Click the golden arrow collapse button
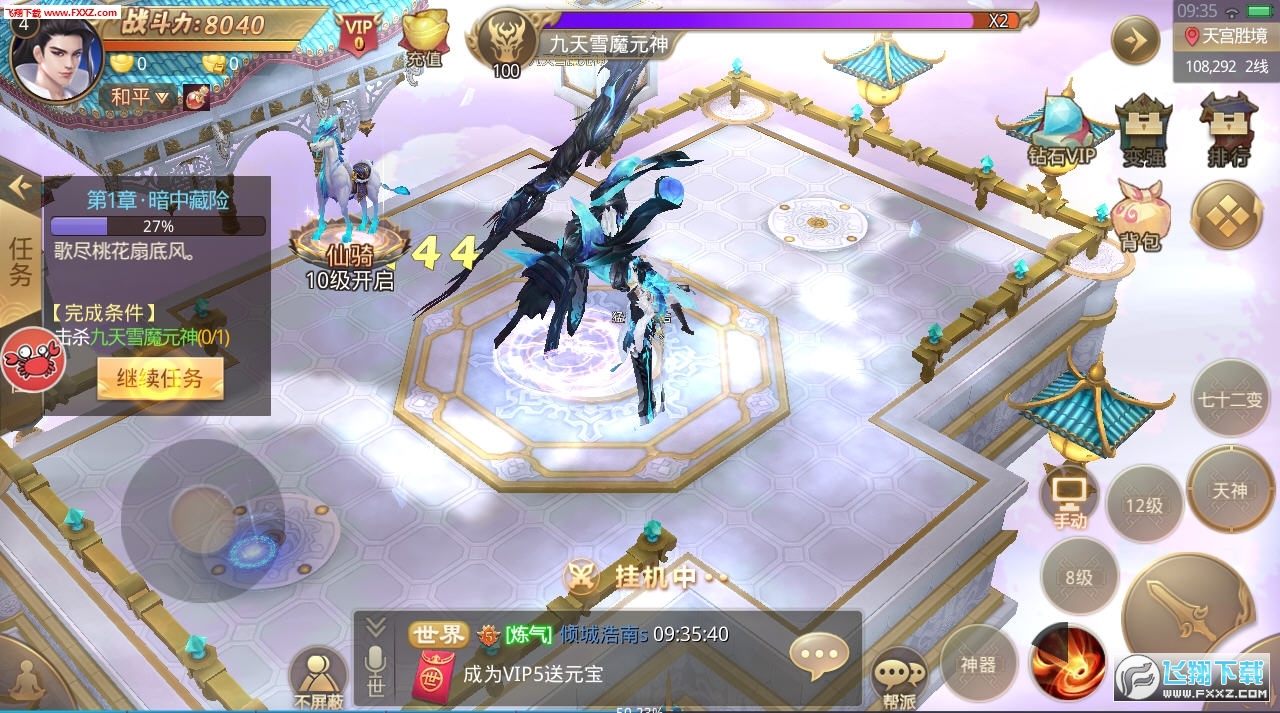The height and width of the screenshot is (713, 1280). 1137,40
